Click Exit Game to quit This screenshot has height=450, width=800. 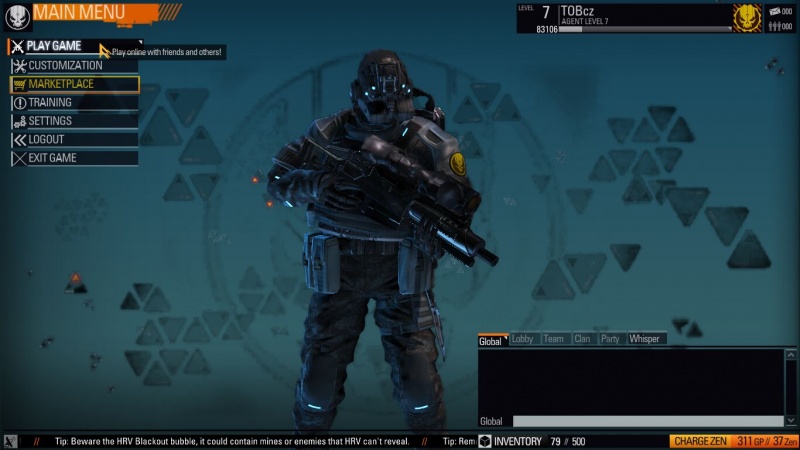(52, 158)
